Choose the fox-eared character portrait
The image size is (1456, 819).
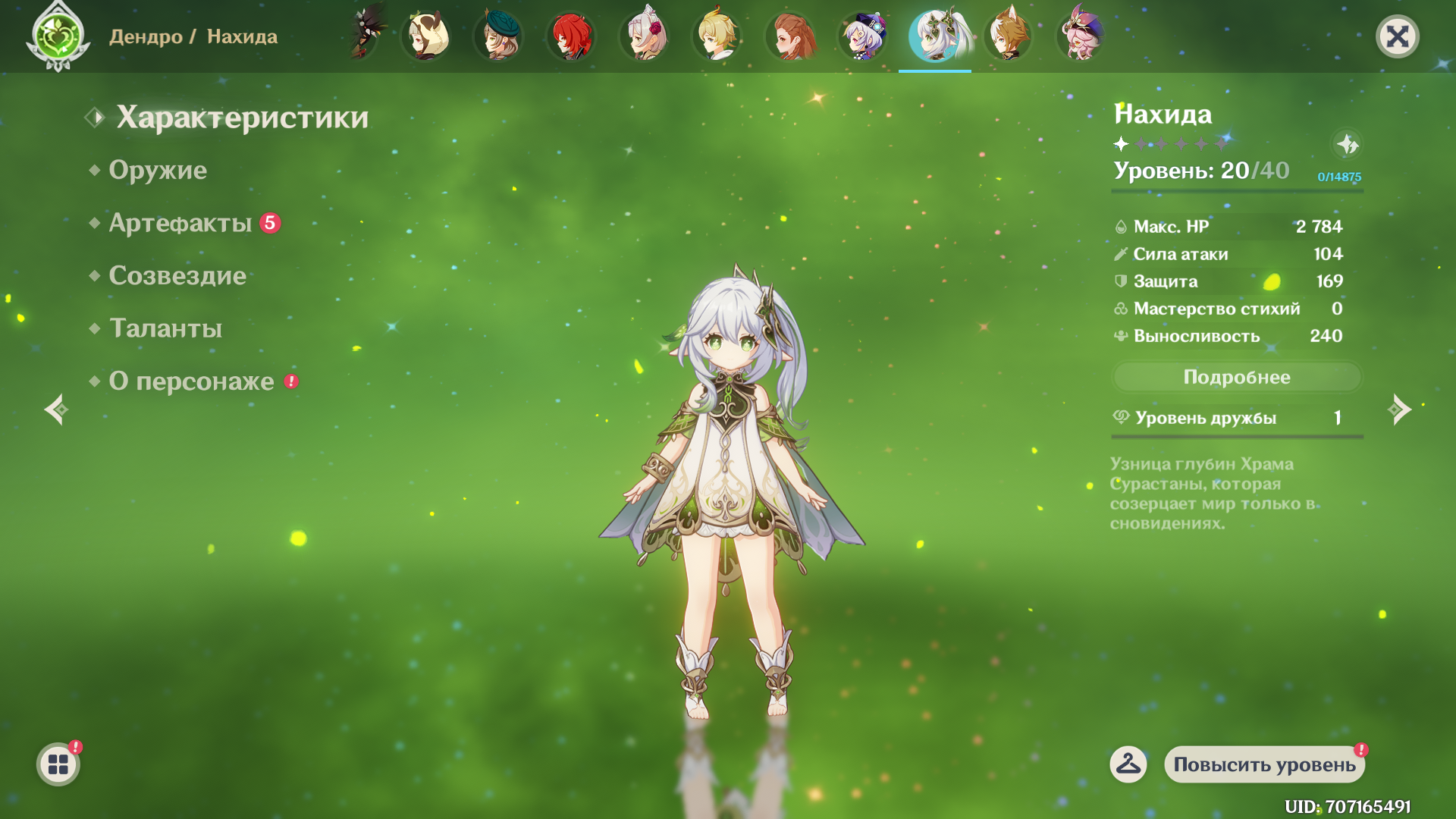[1008, 36]
